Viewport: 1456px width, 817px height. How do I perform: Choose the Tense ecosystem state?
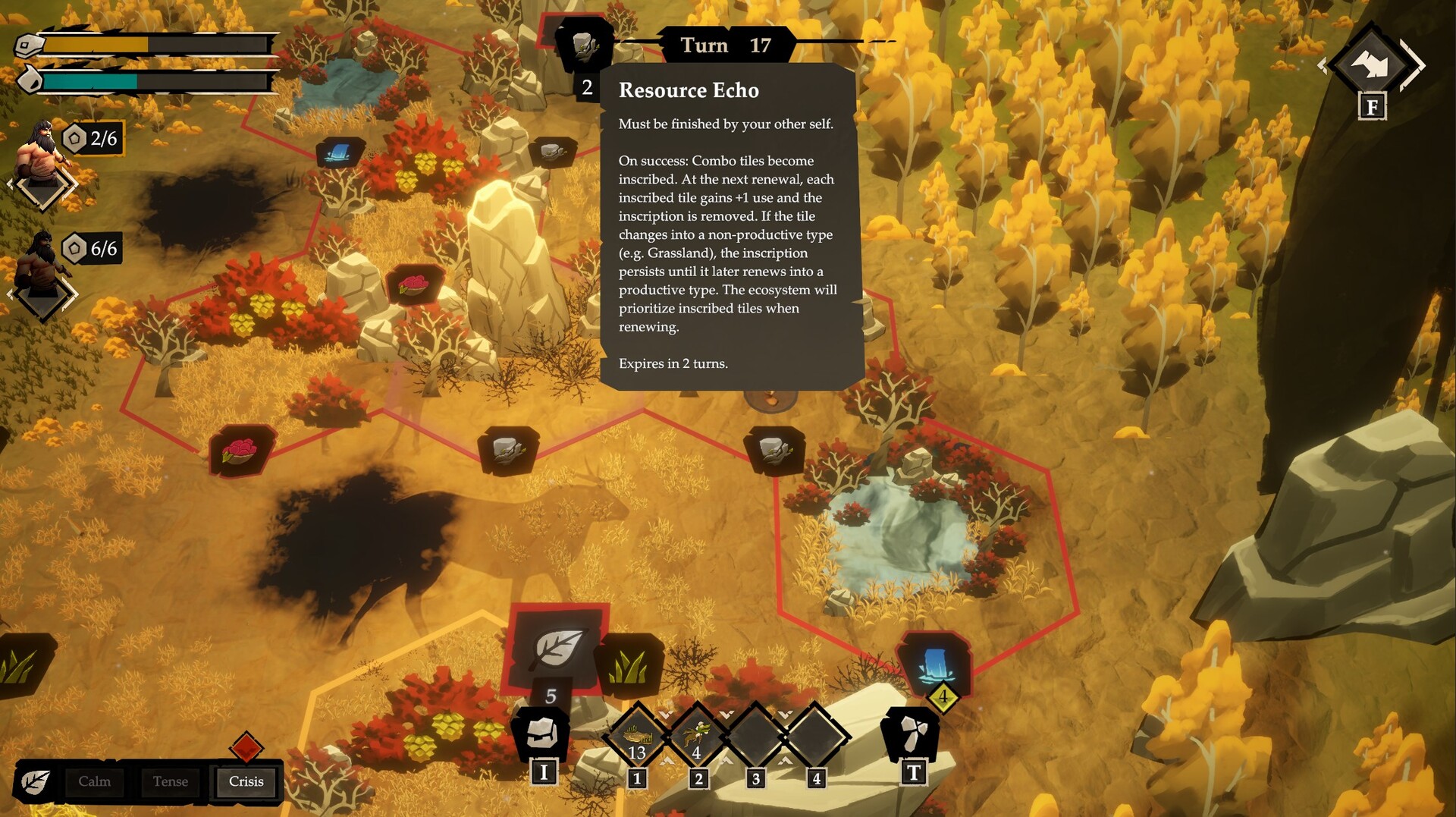170,781
